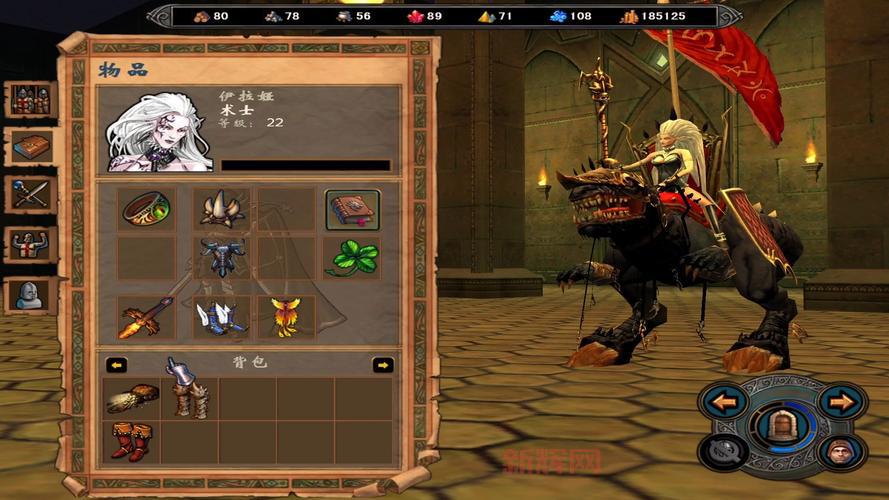This screenshot has height=500, width=889.
Task: Switch to the next hero
Action: coord(842,403)
